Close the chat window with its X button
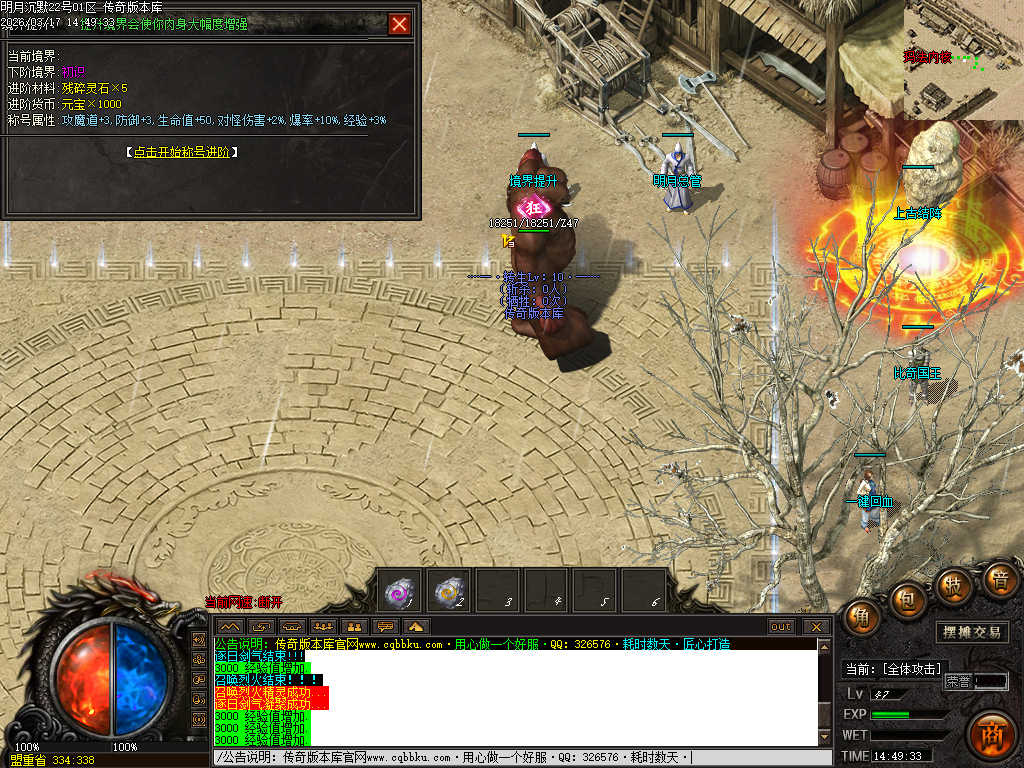Viewport: 1024px width, 768px height. 817,627
